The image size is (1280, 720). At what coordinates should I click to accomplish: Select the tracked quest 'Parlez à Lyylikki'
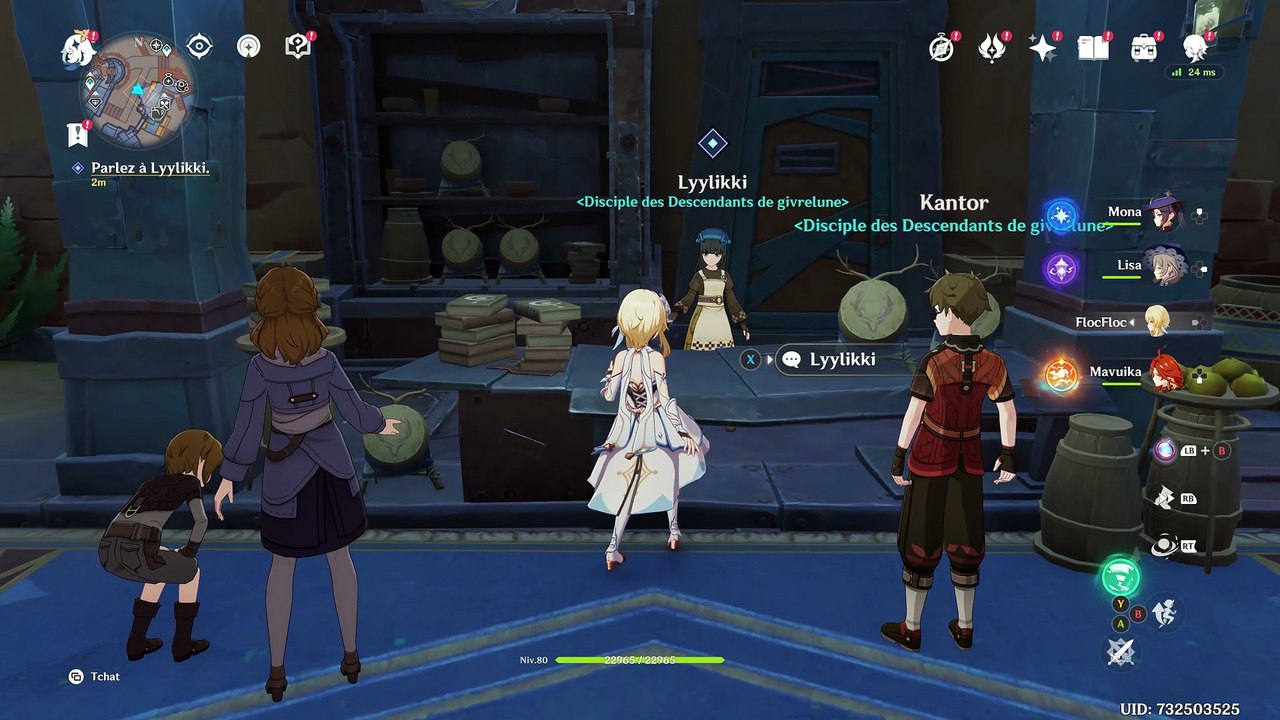[150, 168]
